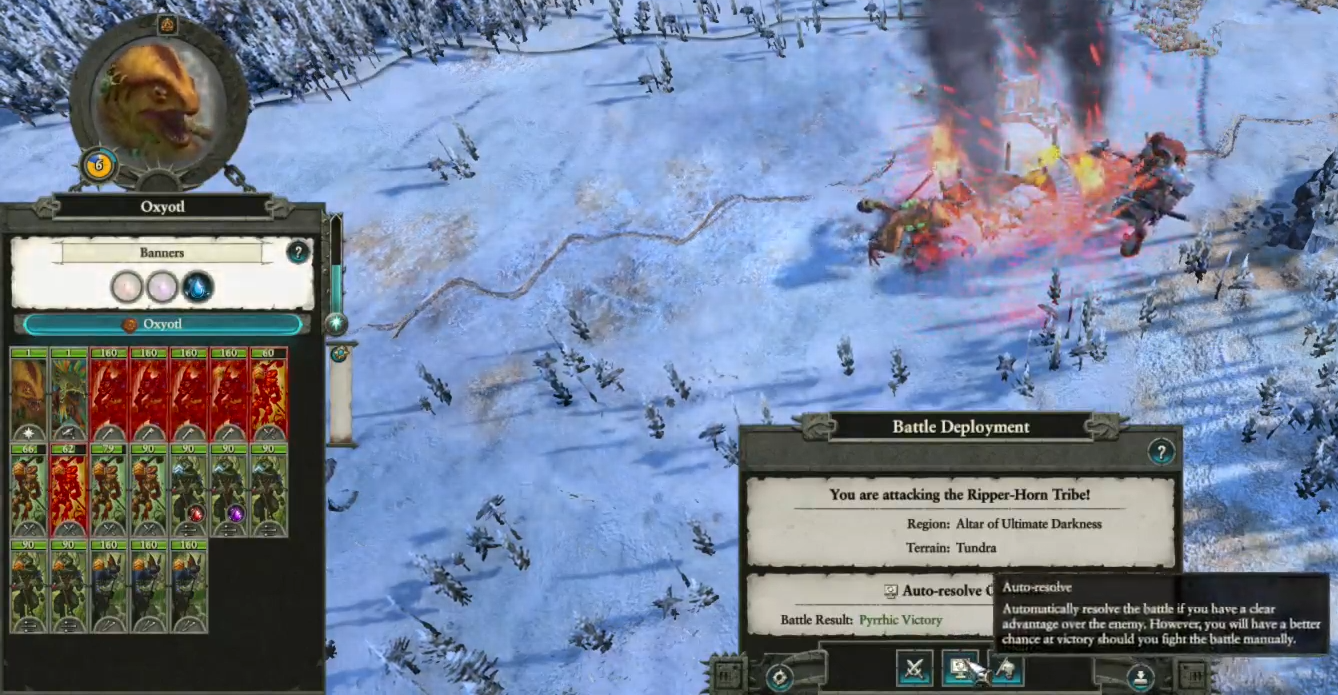Image resolution: width=1338 pixels, height=695 pixels.
Task: Select the feathered hero unit card
Action: [69, 394]
